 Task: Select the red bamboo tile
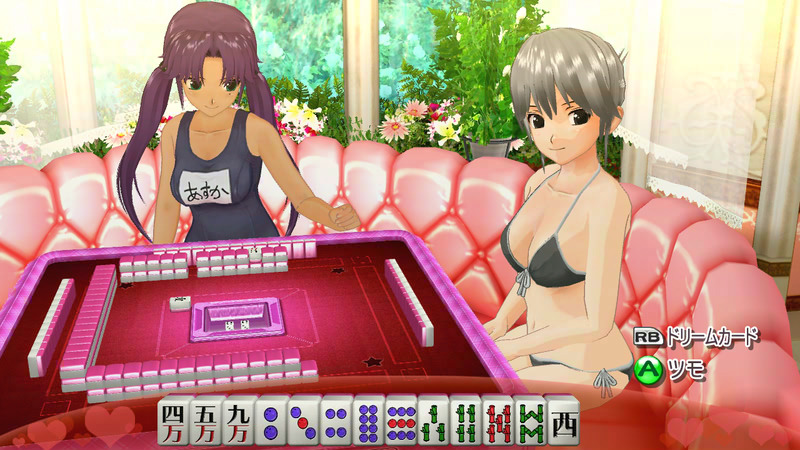499,421
